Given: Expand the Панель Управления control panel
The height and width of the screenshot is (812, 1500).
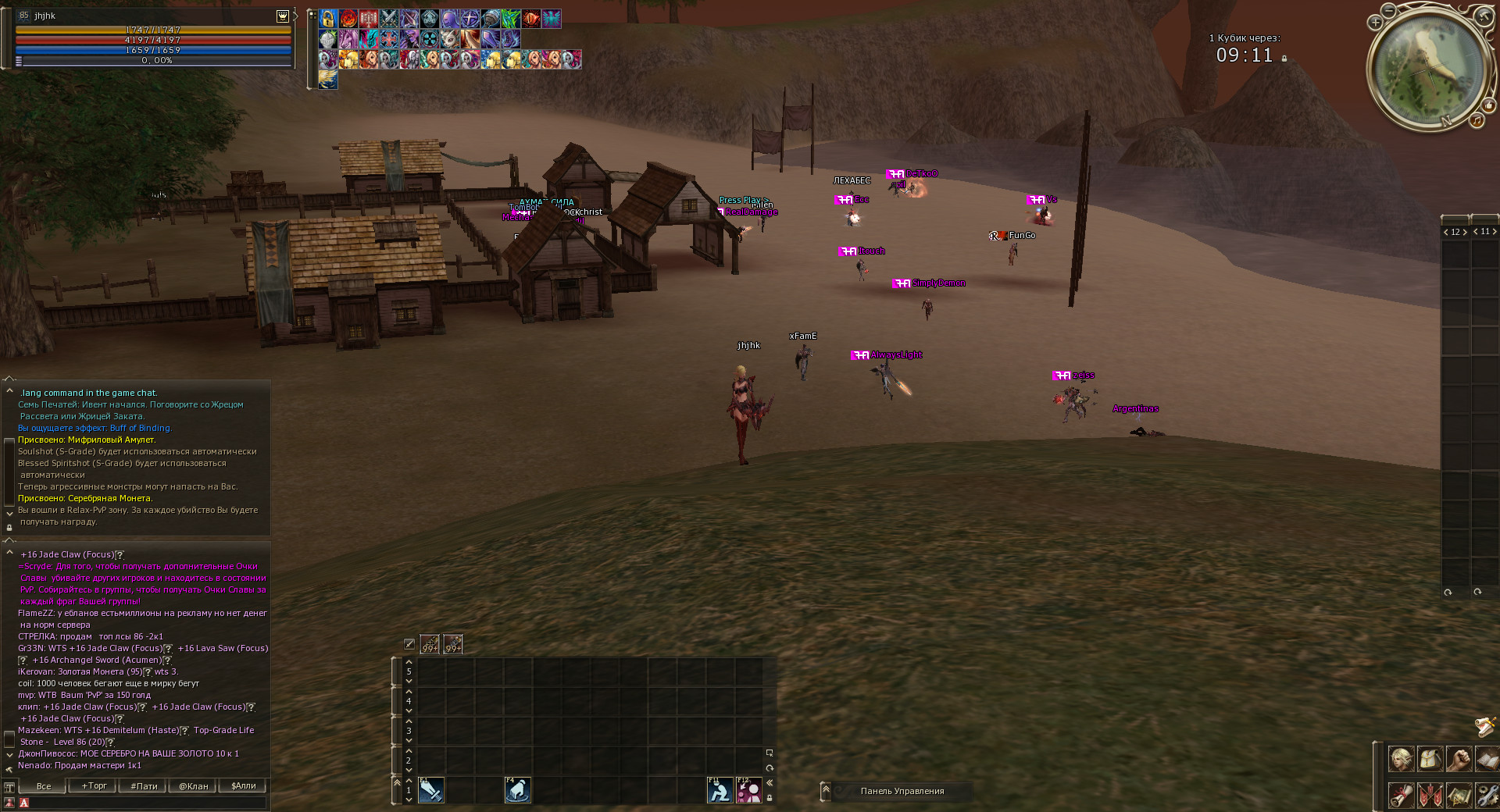Looking at the screenshot, I should 826,791.
